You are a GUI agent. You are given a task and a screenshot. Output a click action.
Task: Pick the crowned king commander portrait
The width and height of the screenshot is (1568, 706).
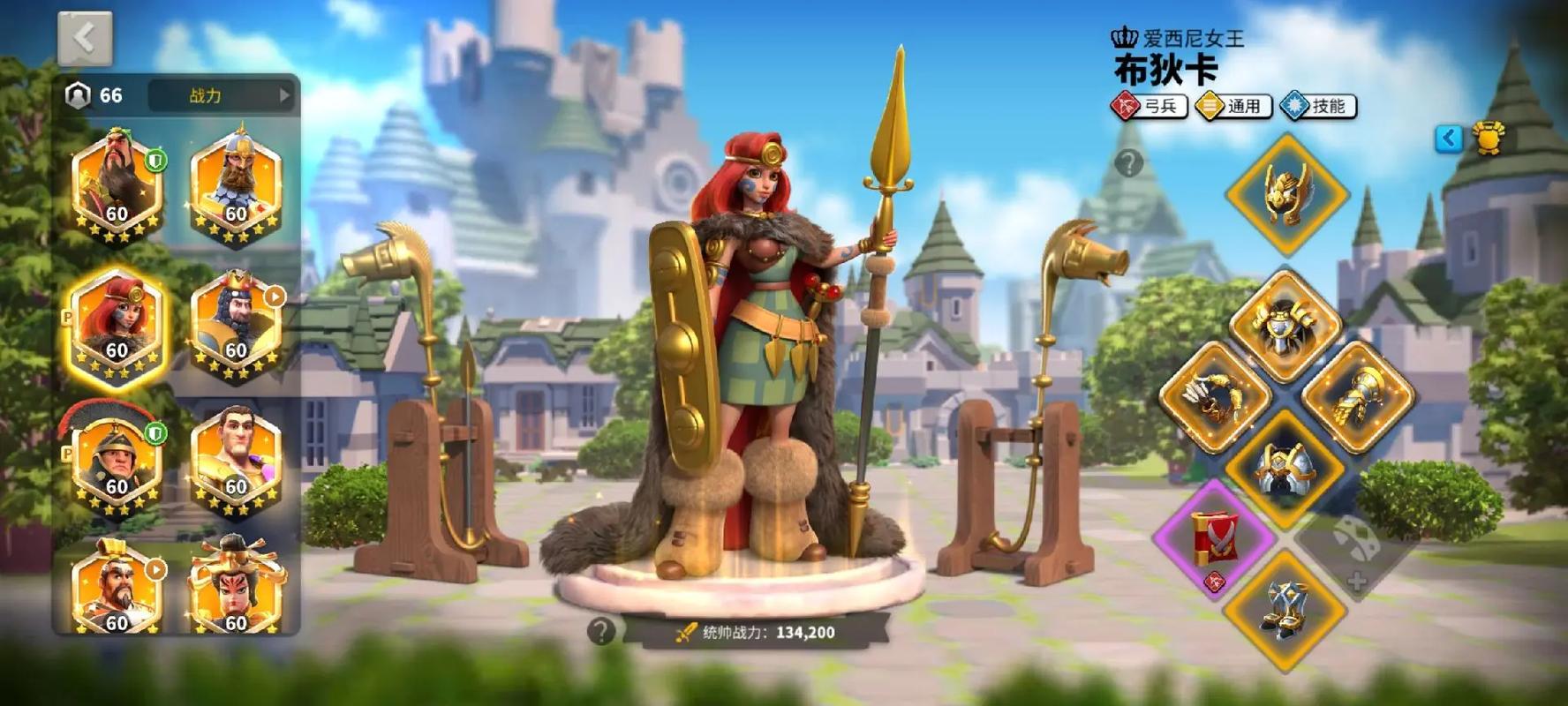coord(236,324)
